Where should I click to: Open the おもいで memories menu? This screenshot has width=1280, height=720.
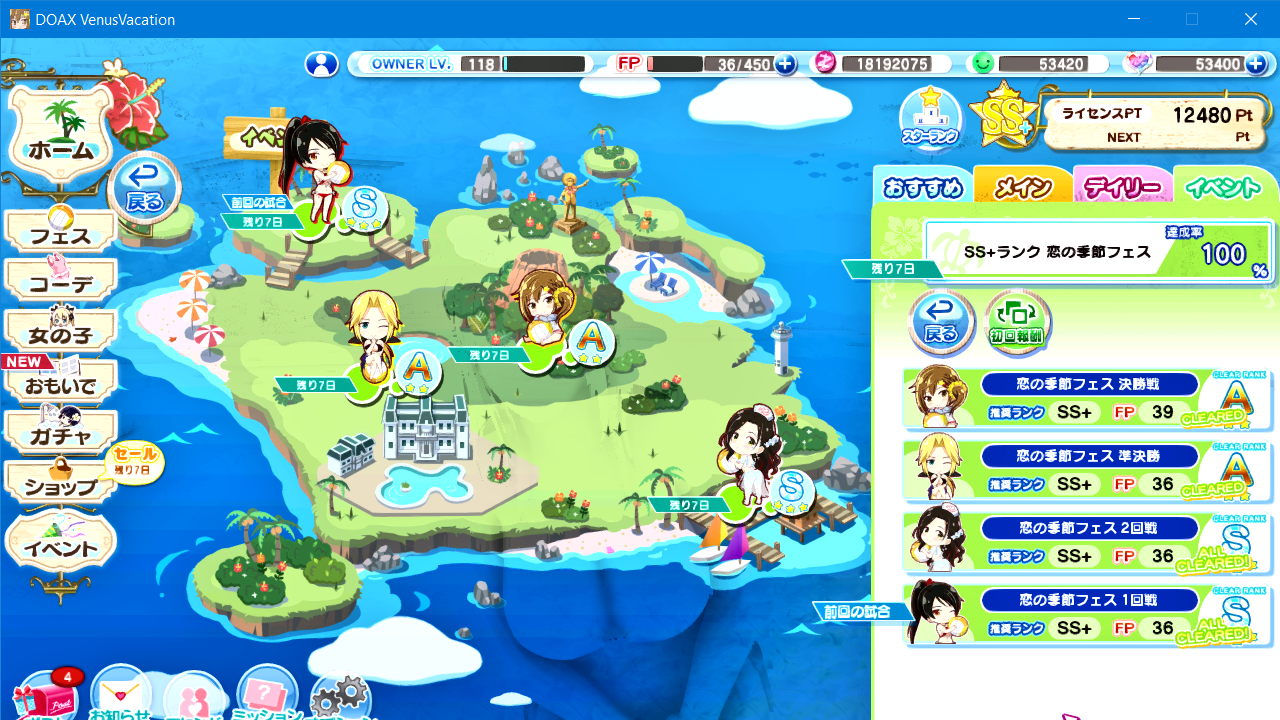point(61,384)
